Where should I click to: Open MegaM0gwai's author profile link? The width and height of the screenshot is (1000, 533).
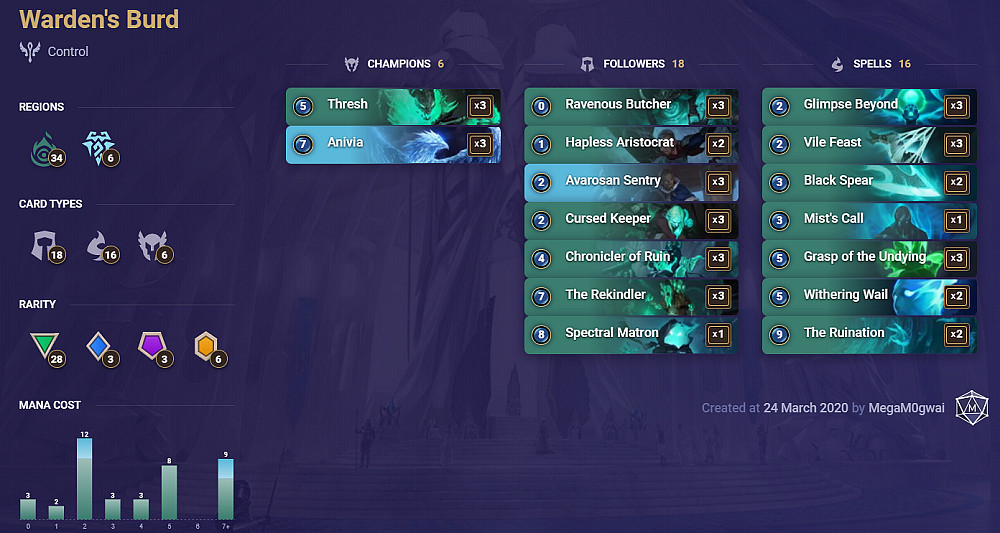pos(907,408)
